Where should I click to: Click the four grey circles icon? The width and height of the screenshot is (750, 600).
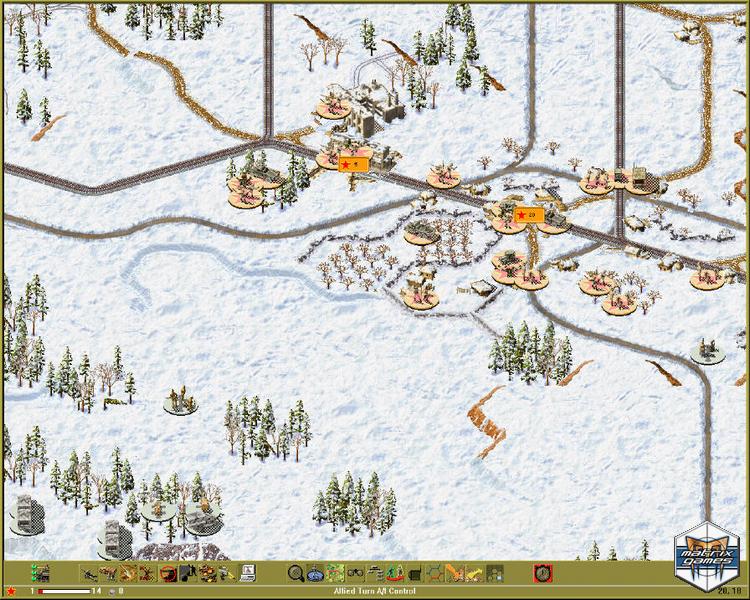coord(494,573)
